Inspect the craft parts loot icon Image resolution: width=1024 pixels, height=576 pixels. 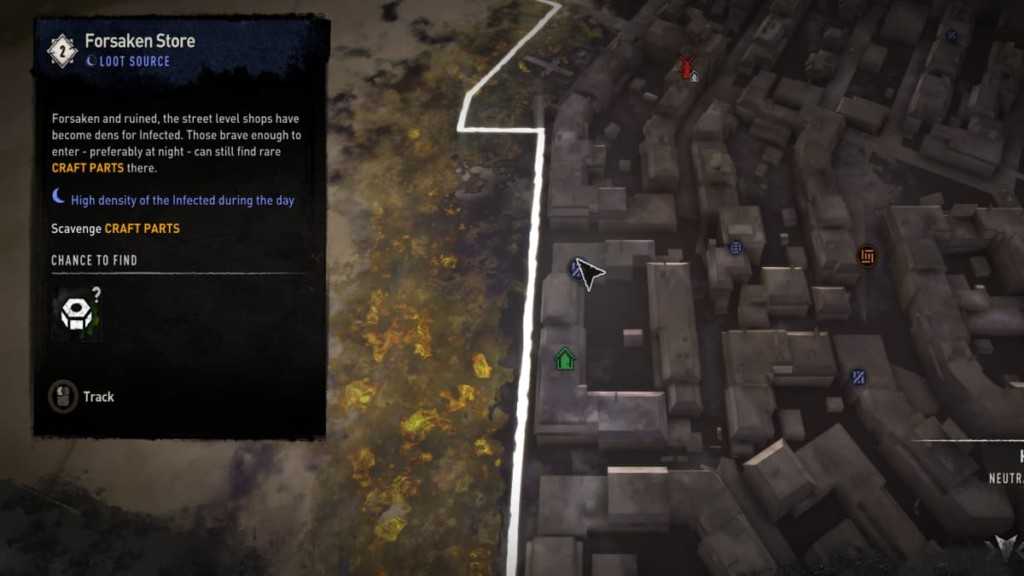pos(77,315)
